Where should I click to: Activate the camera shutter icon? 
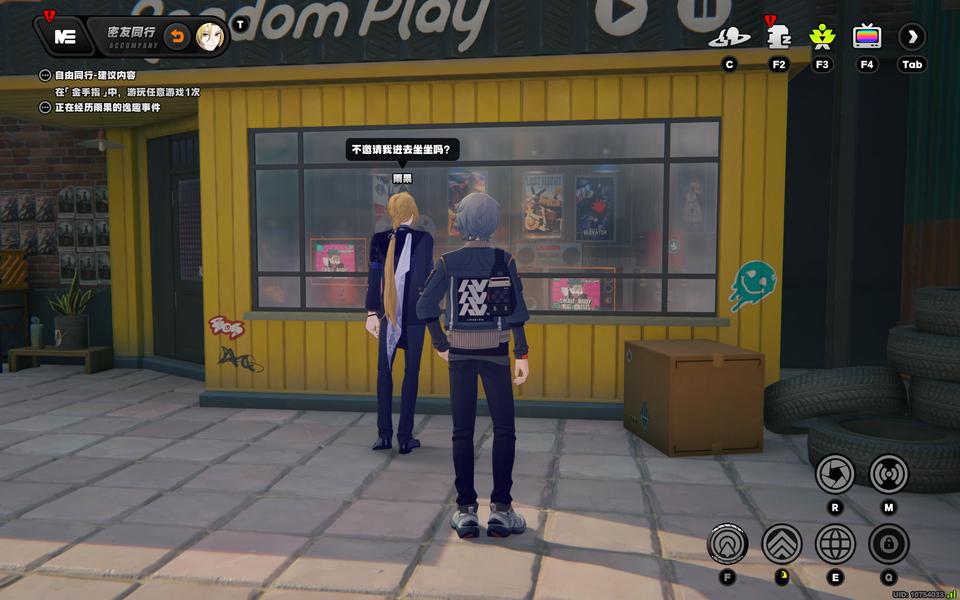(x=835, y=473)
